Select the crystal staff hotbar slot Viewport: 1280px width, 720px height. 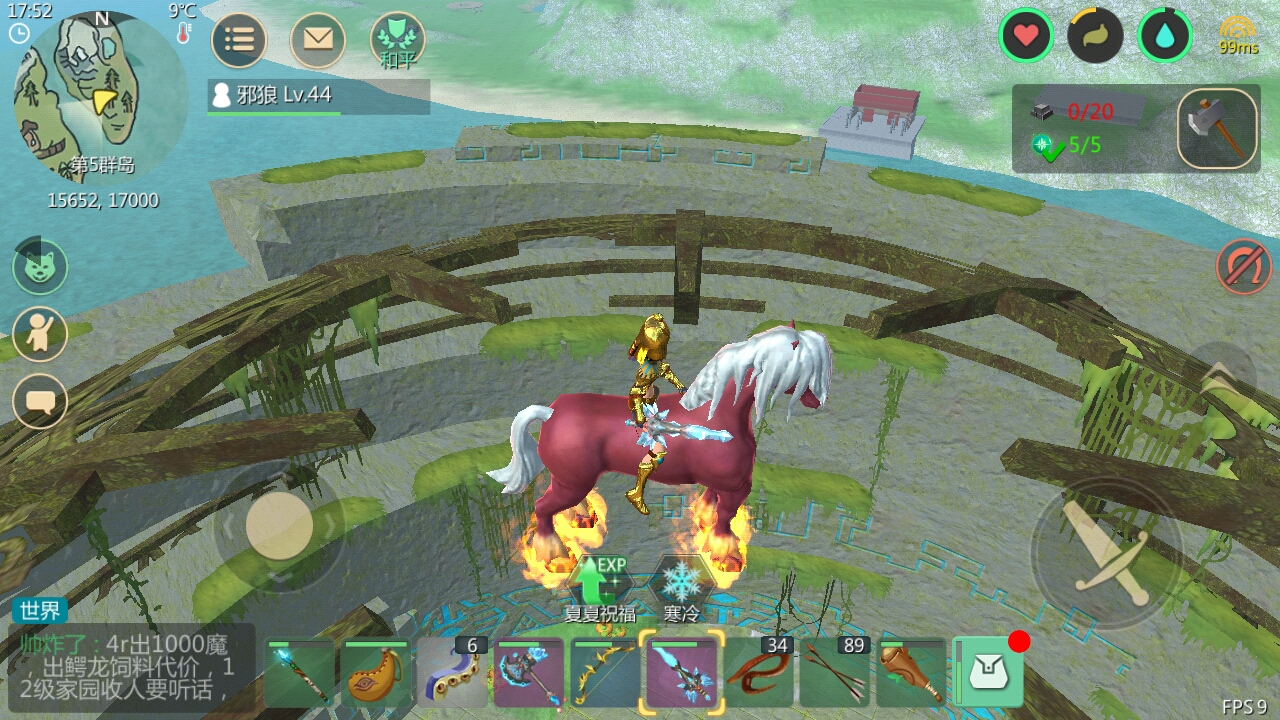[x=300, y=674]
